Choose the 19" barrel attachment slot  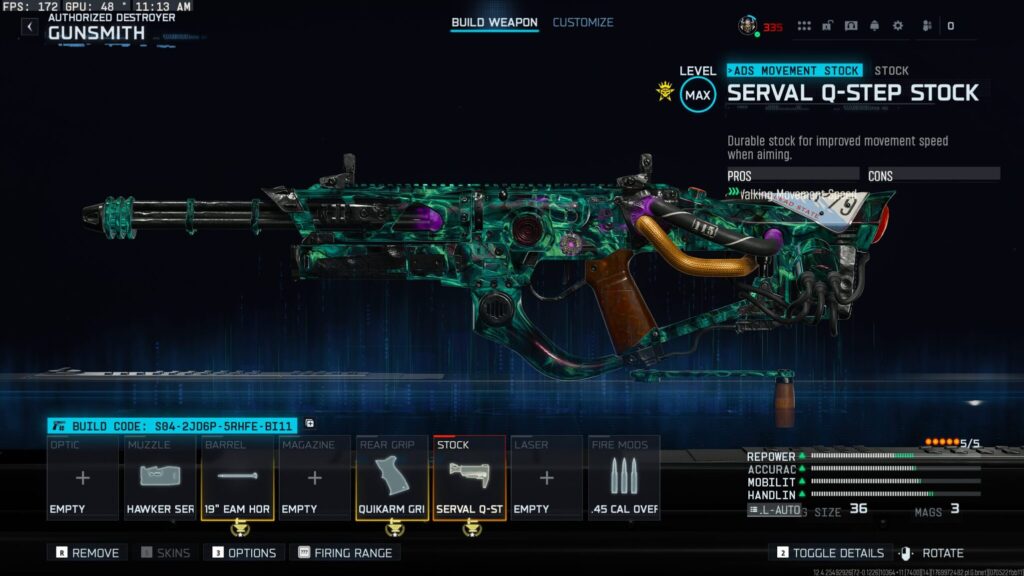click(x=238, y=478)
